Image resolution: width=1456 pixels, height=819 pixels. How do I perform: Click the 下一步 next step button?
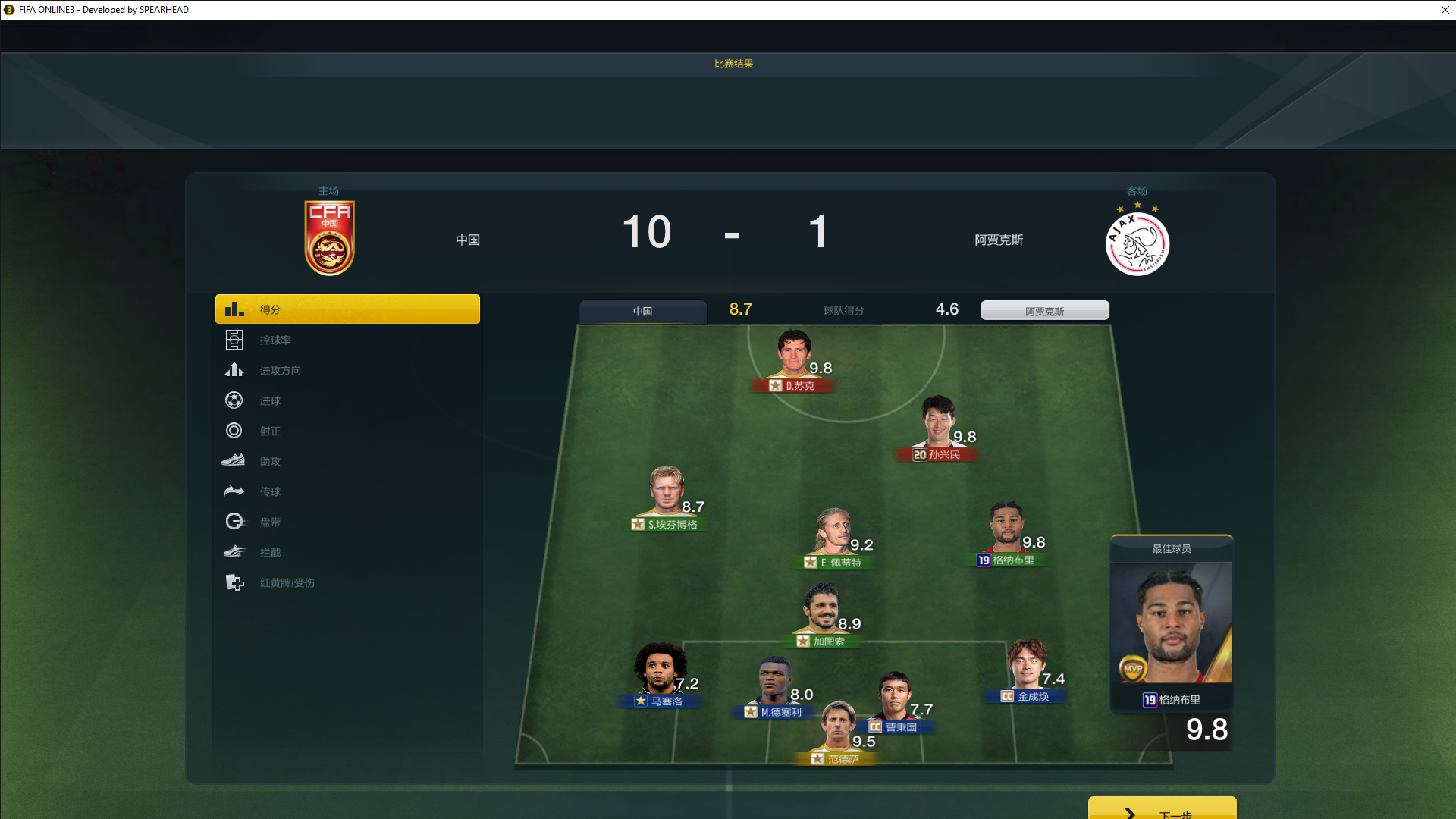[1162, 810]
